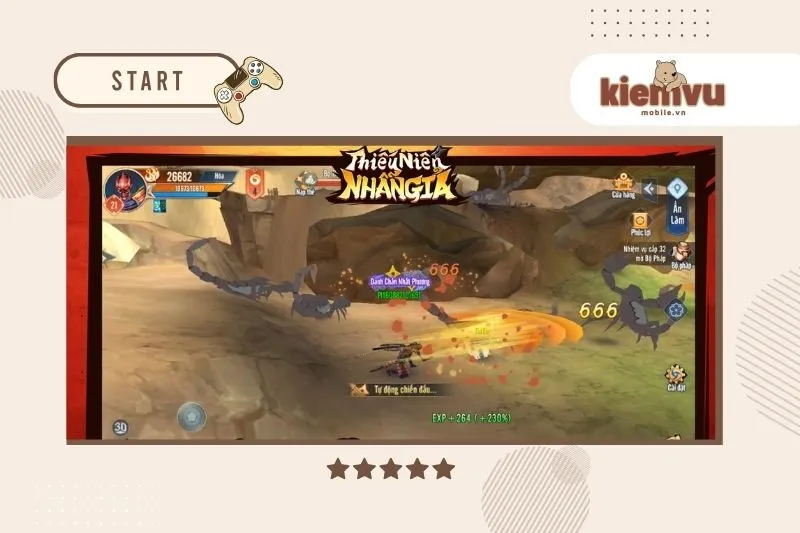Tap the orange banner with number 4
The height and width of the screenshot is (533, 800).
pyautogui.click(x=255, y=183)
